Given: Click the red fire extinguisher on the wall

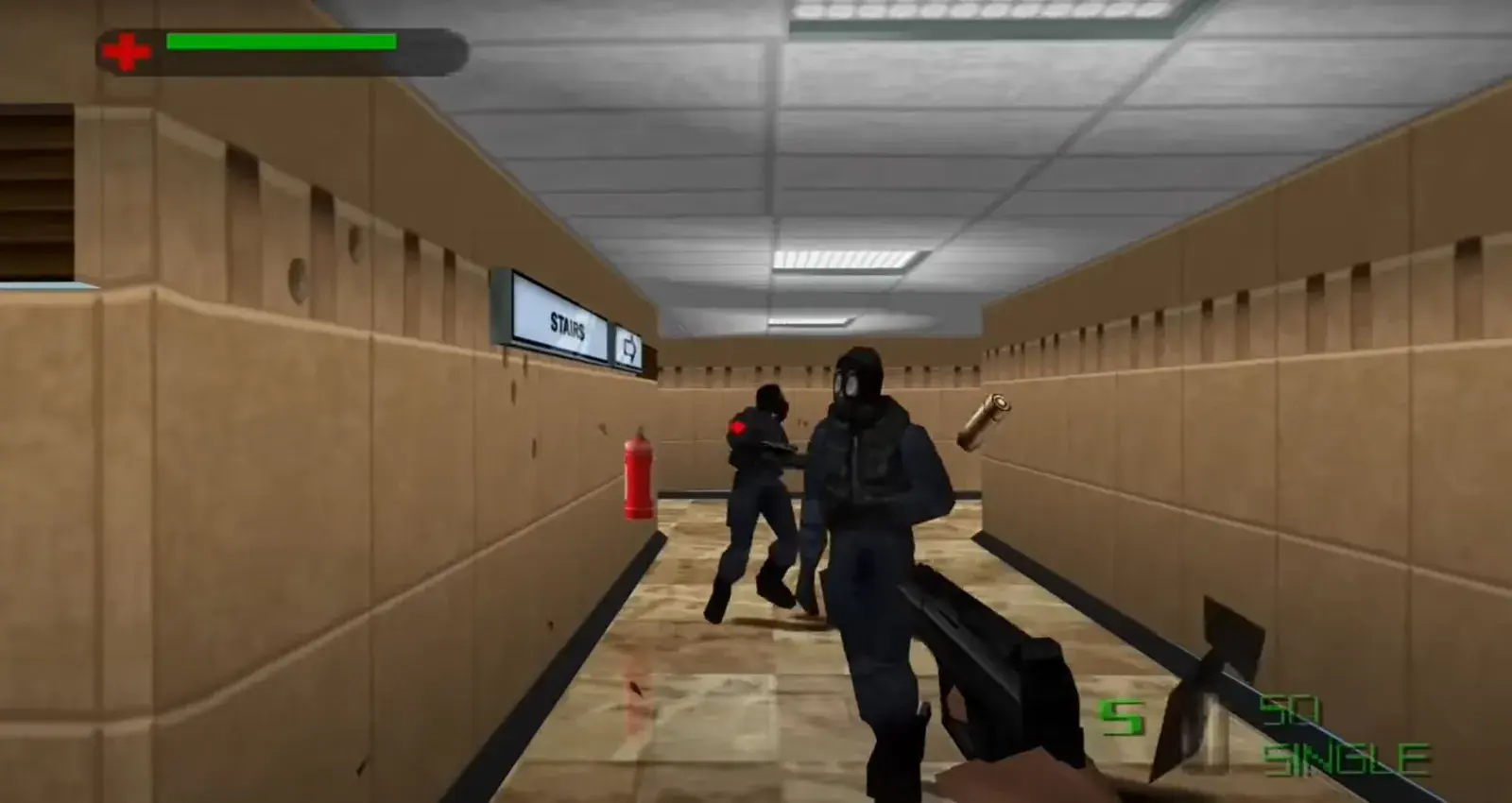Looking at the screenshot, I should pos(639,477).
